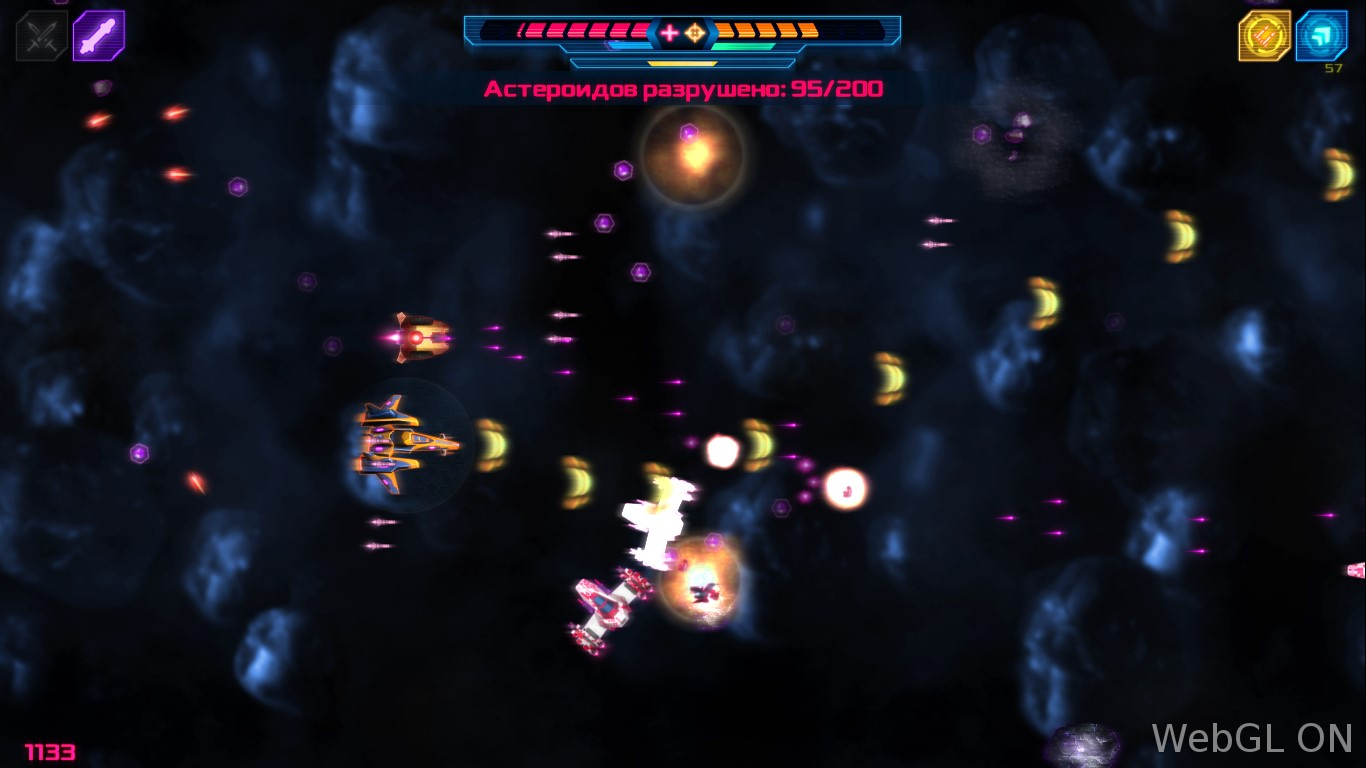Screen dimensions: 1366x768
Task: Activate the purple missile weapon icon
Action: click(99, 36)
